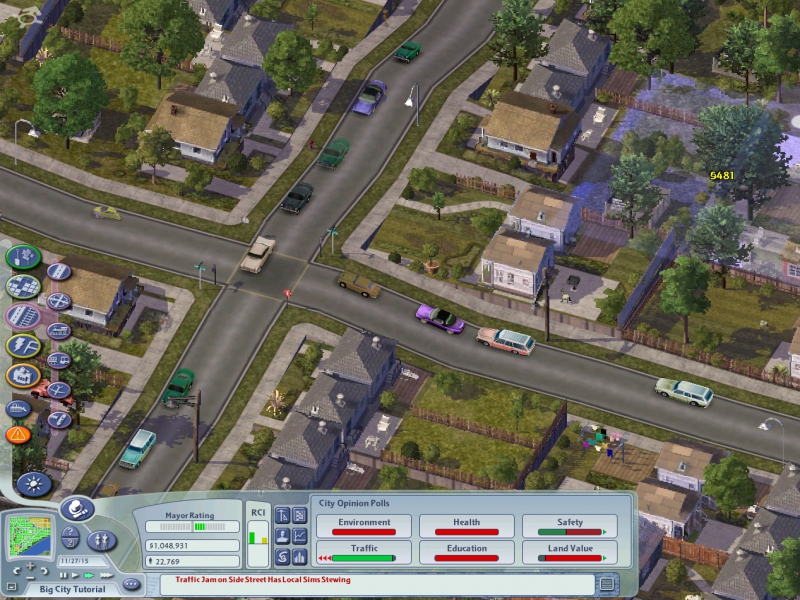
Task: Open the My Sim mode button
Action: 101,540
